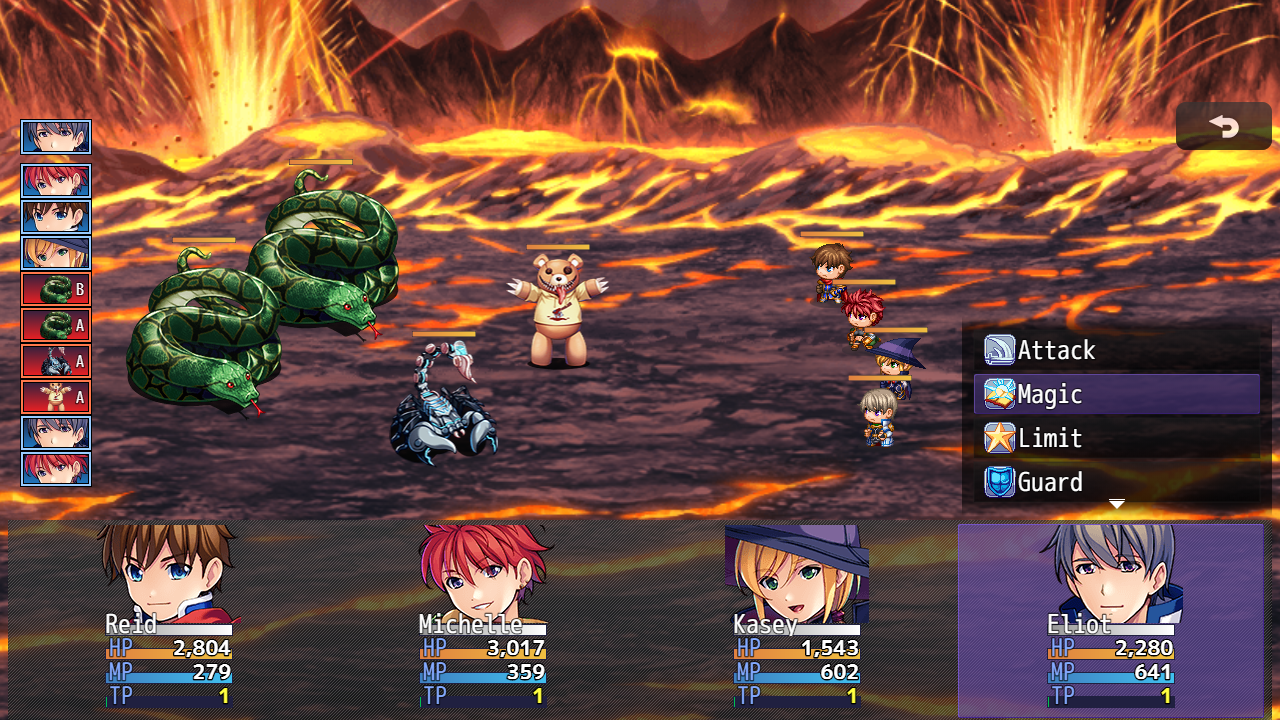
Task: Pick the Limit command
Action: 1116,438
